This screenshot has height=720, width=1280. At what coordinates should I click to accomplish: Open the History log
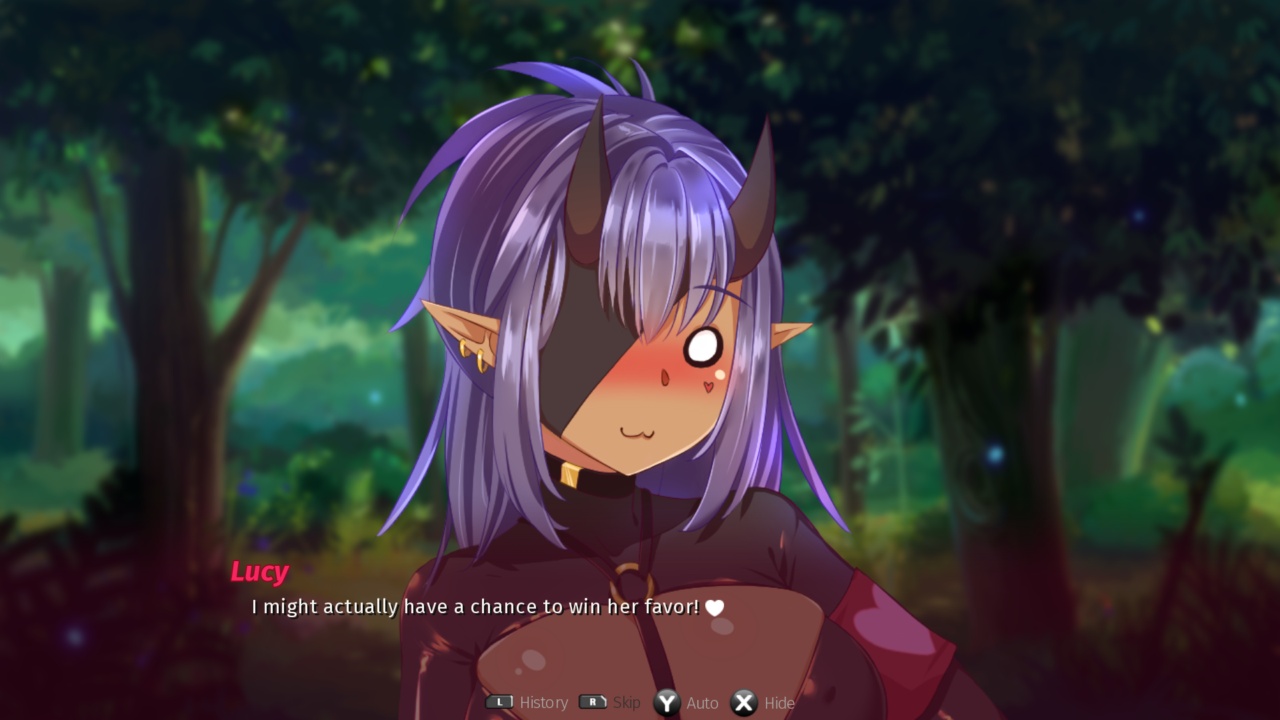(x=542, y=702)
